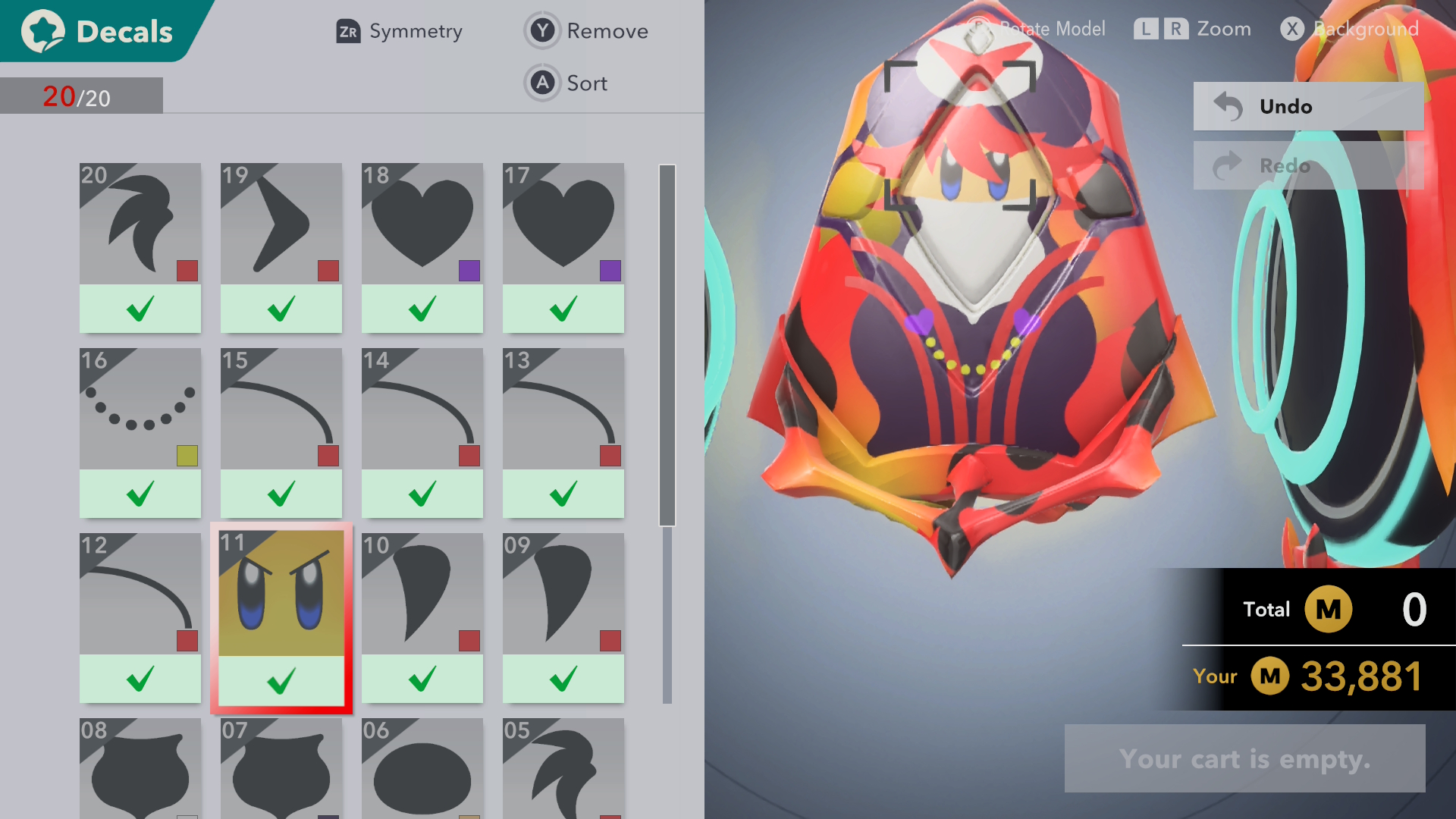The width and height of the screenshot is (1456, 819).
Task: Click the greyed-out Redo button
Action: coord(1307,165)
